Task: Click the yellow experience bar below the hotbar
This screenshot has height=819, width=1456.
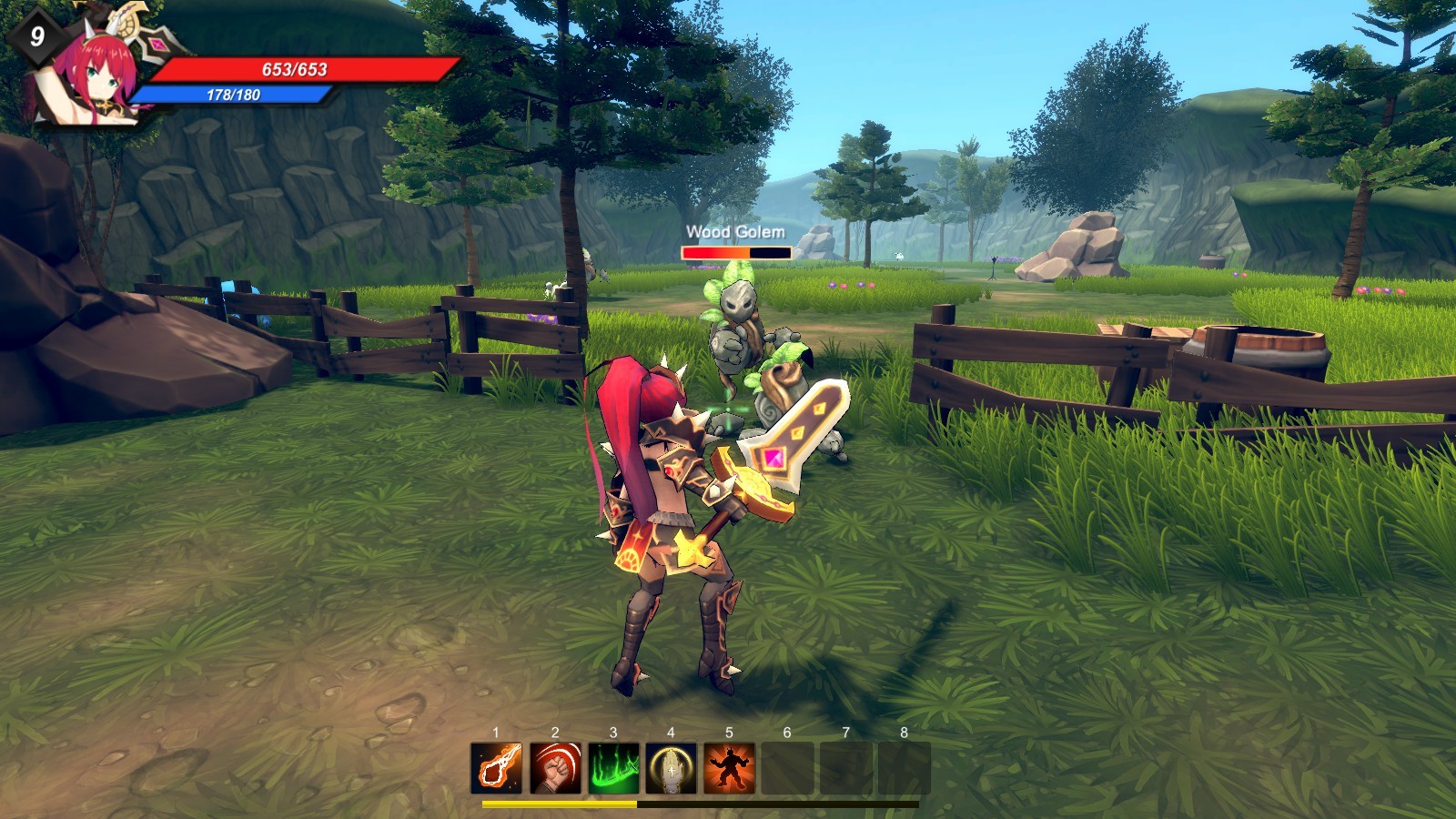Action: [560, 804]
